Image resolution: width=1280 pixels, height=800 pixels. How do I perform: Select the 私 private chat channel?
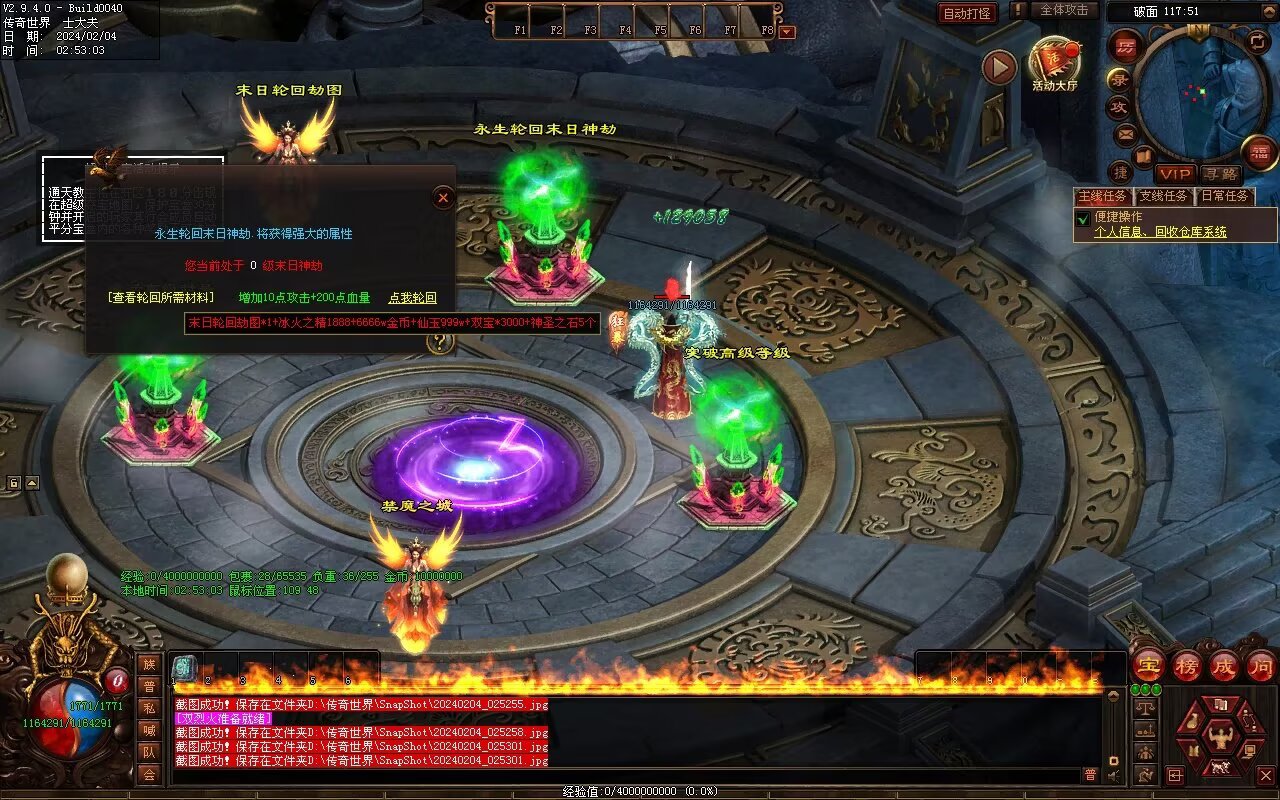pos(149,708)
